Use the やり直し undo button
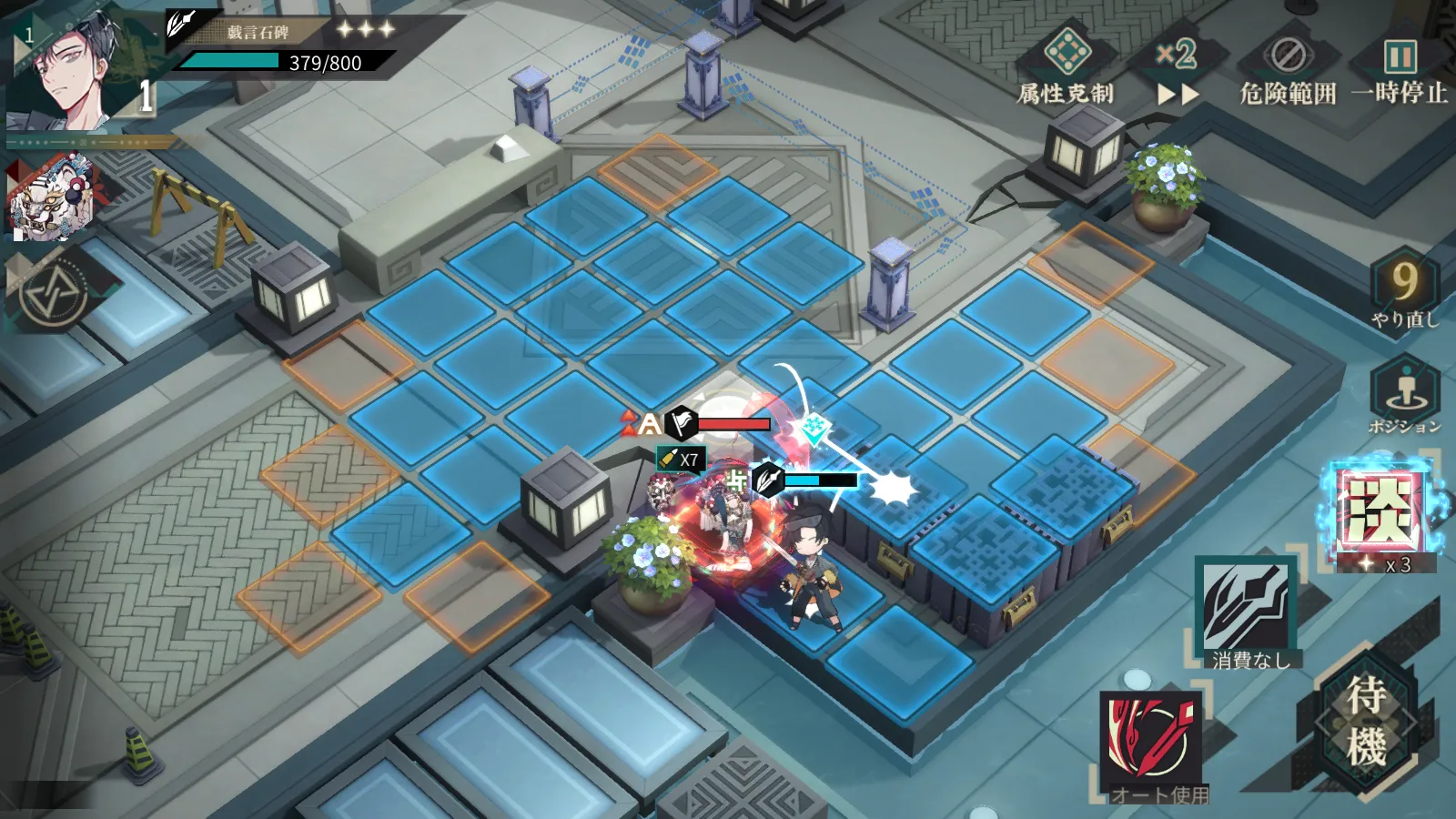Screen dimensions: 1456x819 (1404, 289)
